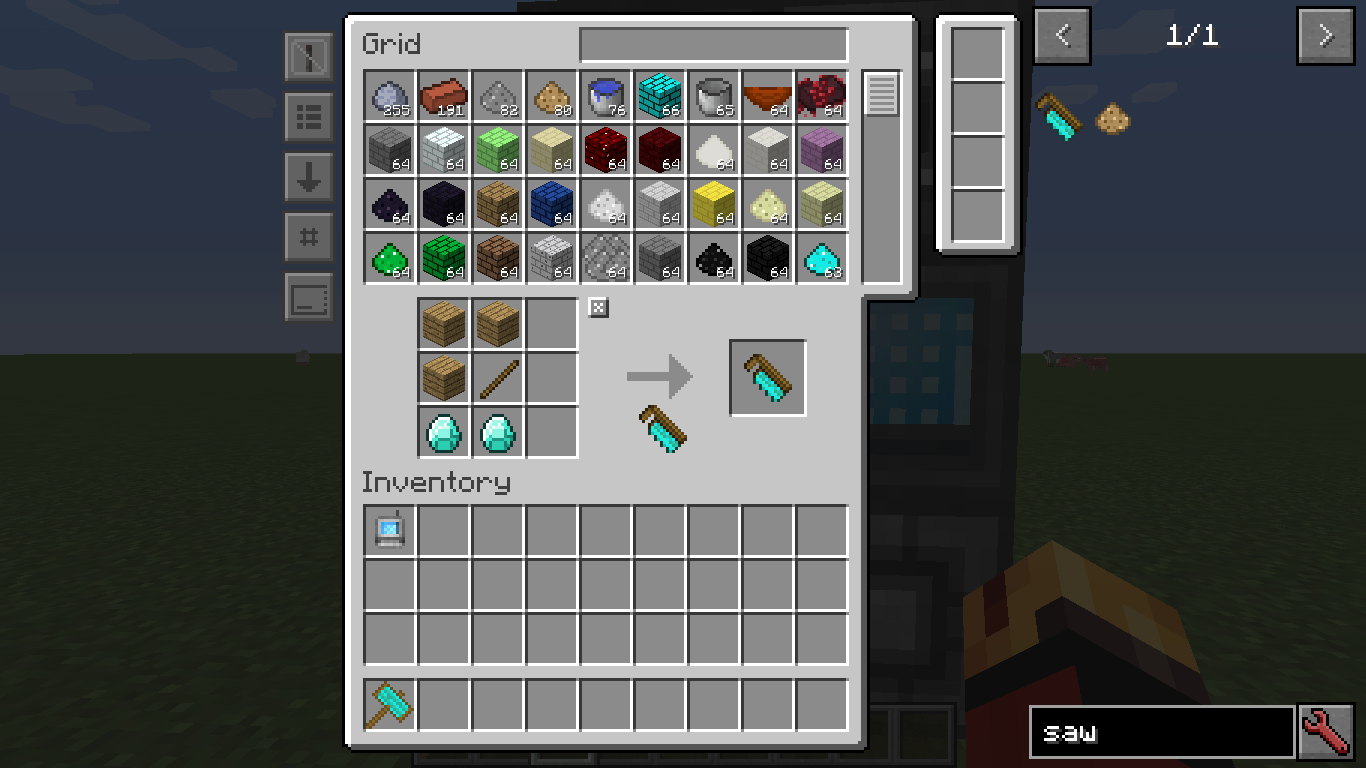
Task: Click the transfer button beside the crafting grid
Action: click(x=597, y=308)
